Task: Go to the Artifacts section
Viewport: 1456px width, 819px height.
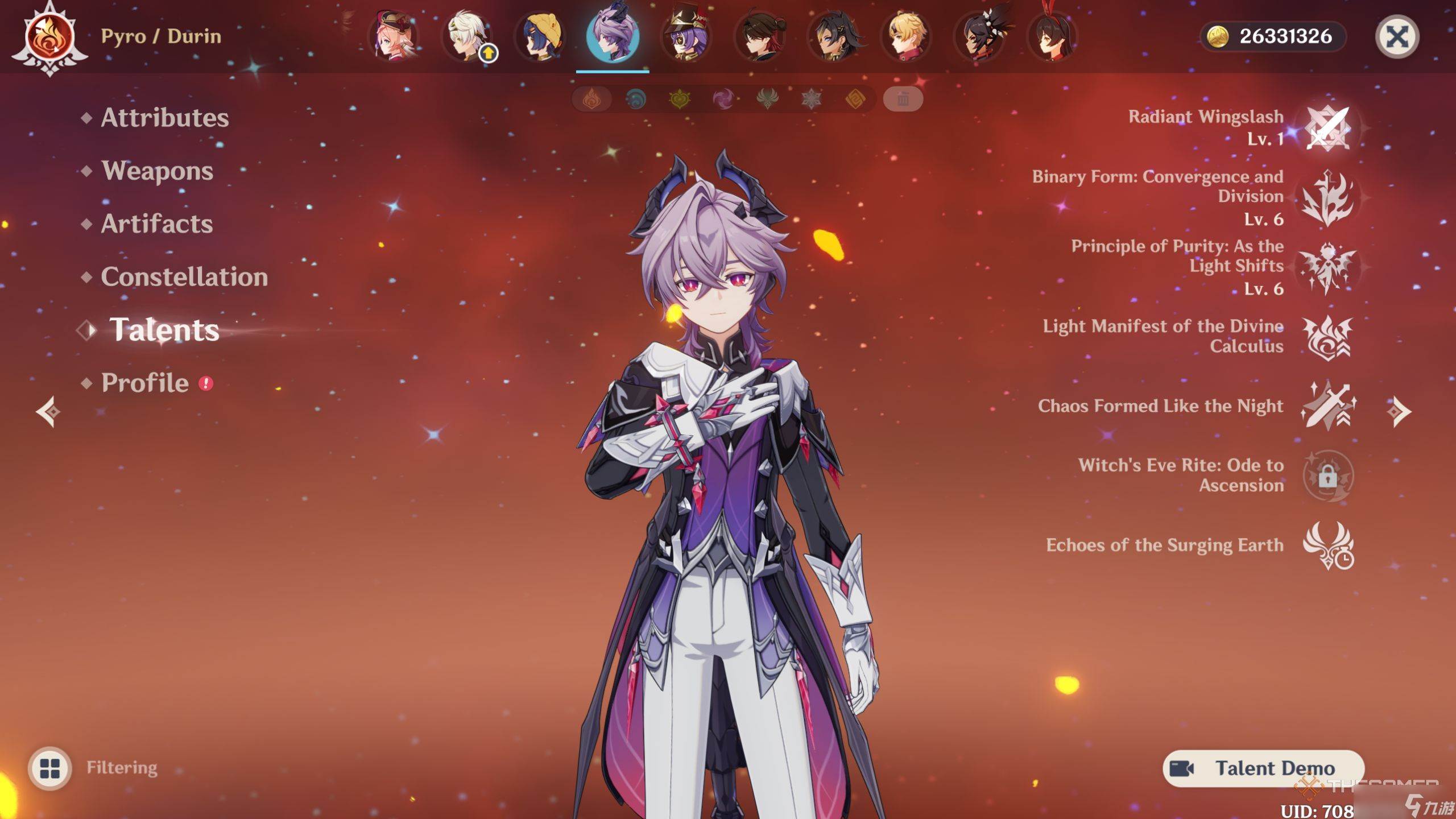Action: [x=157, y=224]
